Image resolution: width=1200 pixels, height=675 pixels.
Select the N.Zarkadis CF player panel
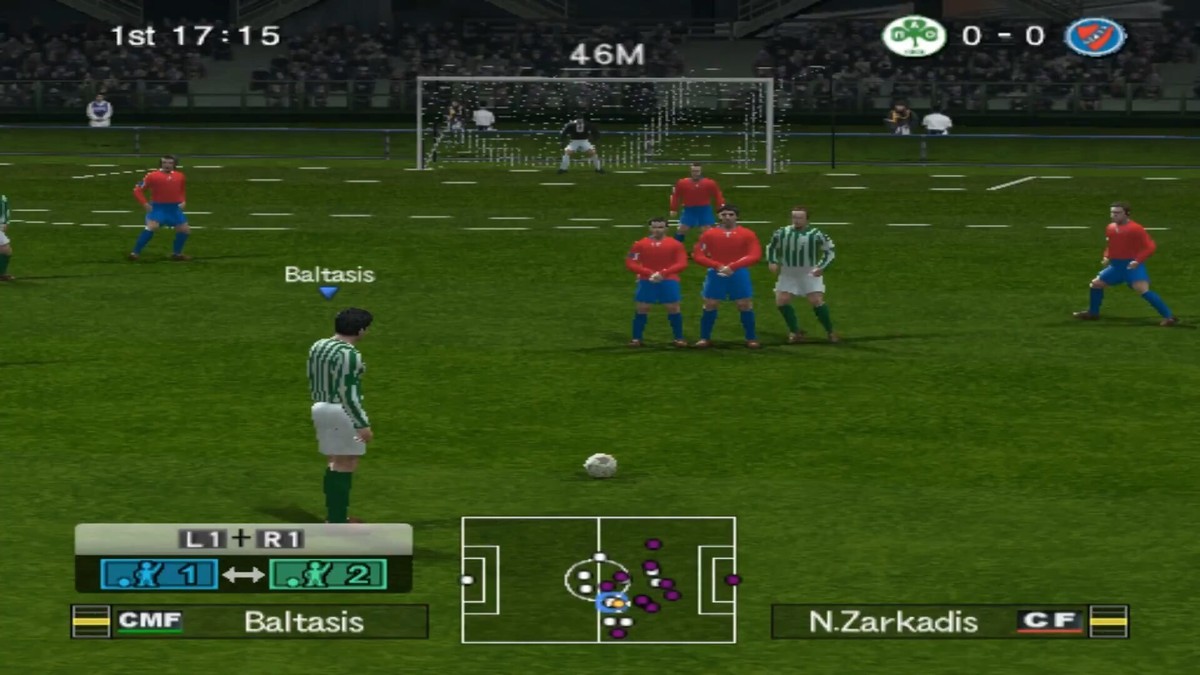(949, 621)
